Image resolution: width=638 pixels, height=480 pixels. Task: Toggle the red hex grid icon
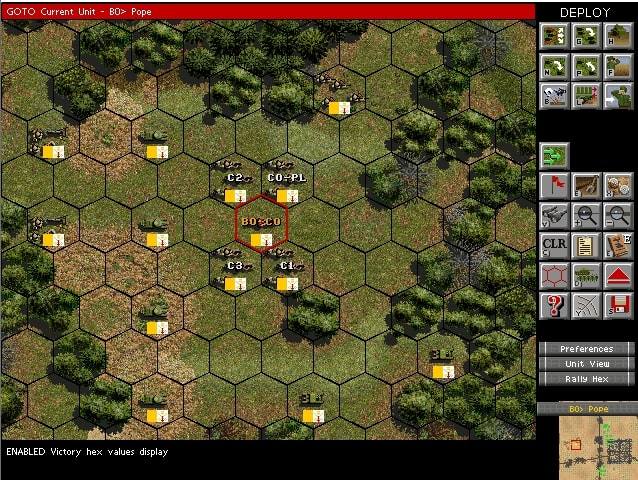click(554, 276)
